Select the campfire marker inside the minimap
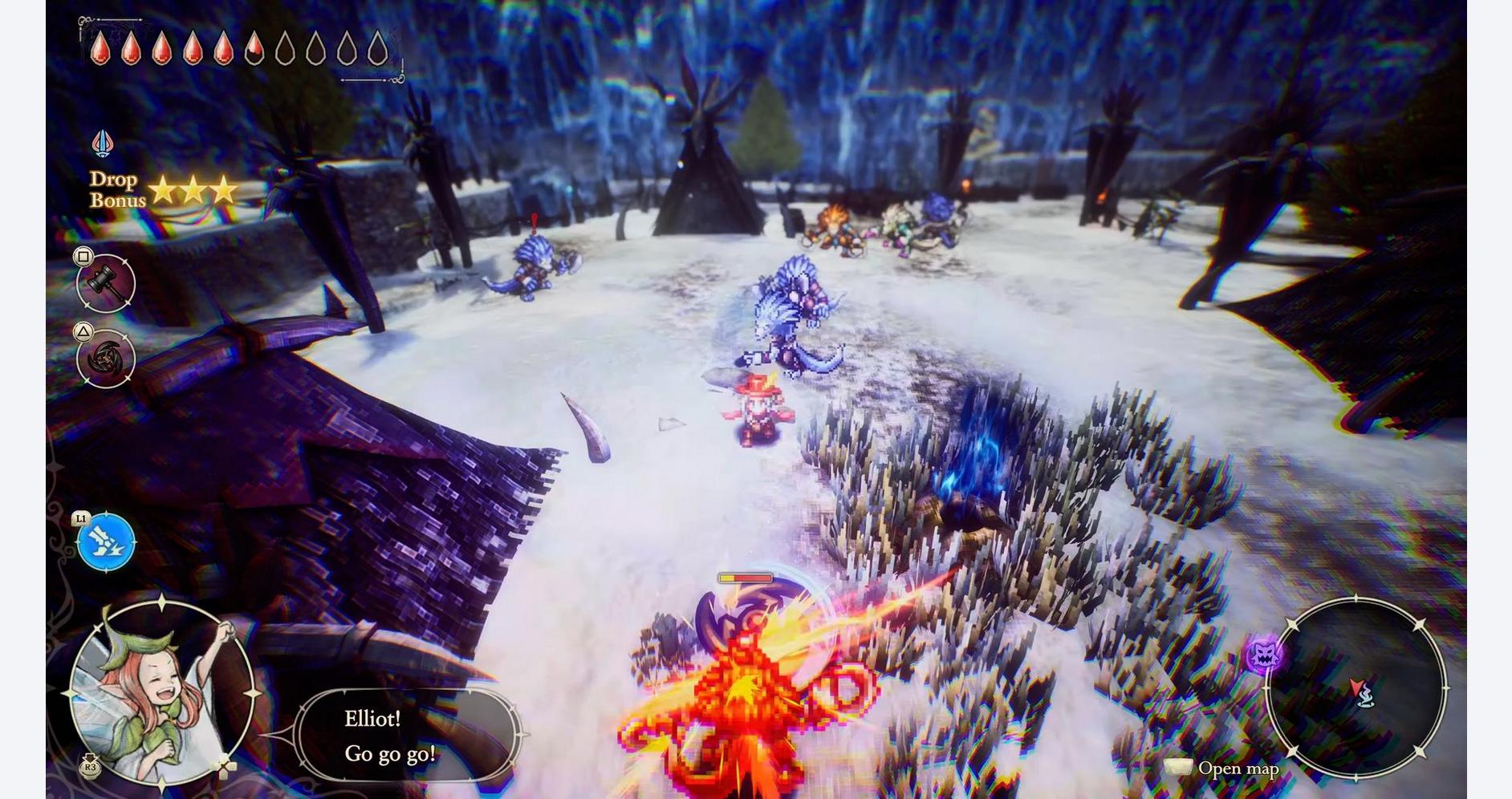Image resolution: width=1512 pixels, height=799 pixels. (1366, 700)
